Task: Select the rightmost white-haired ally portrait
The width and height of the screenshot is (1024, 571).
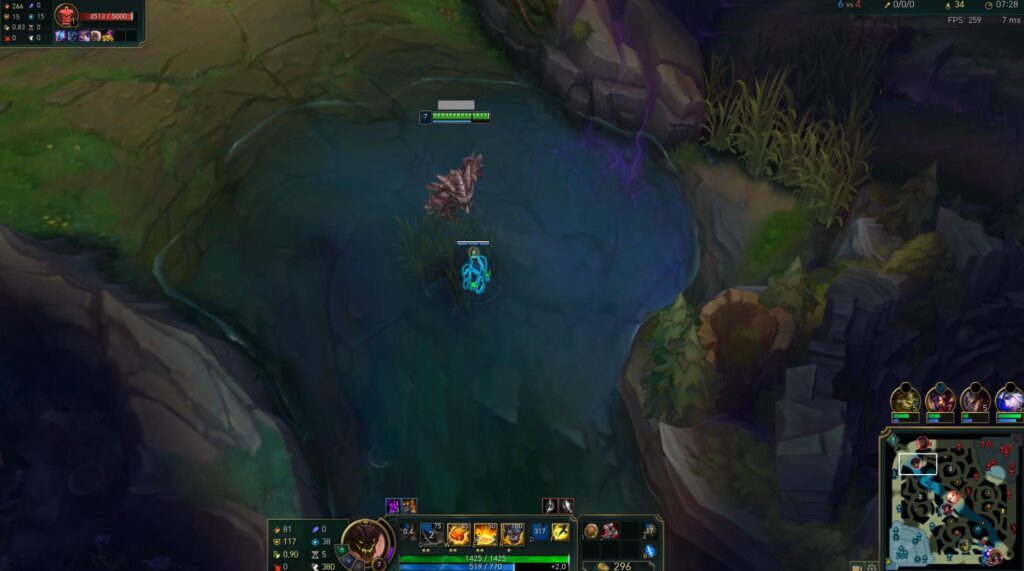Action: pyautogui.click(x=1010, y=399)
